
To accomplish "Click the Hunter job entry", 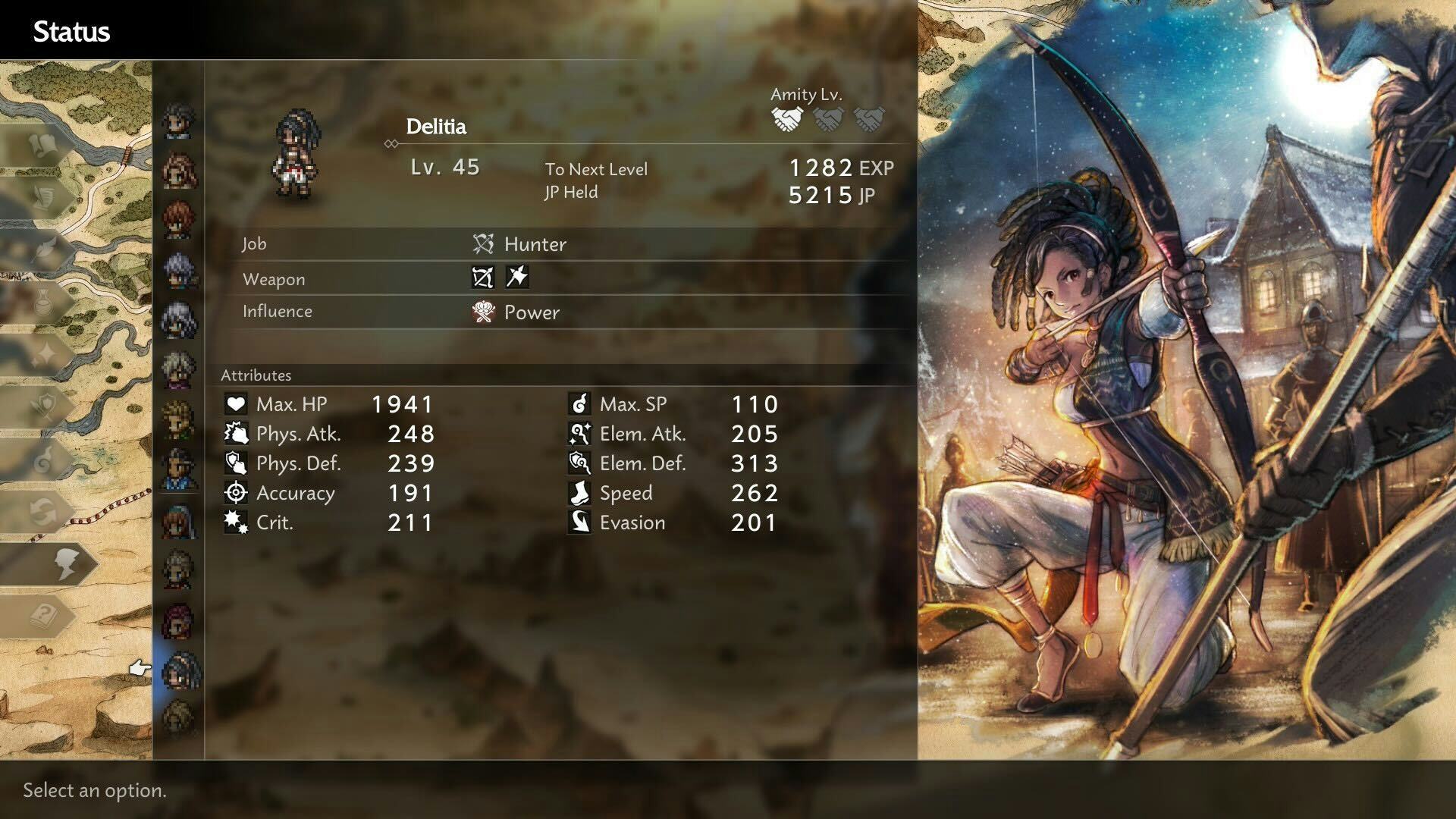I will [535, 244].
